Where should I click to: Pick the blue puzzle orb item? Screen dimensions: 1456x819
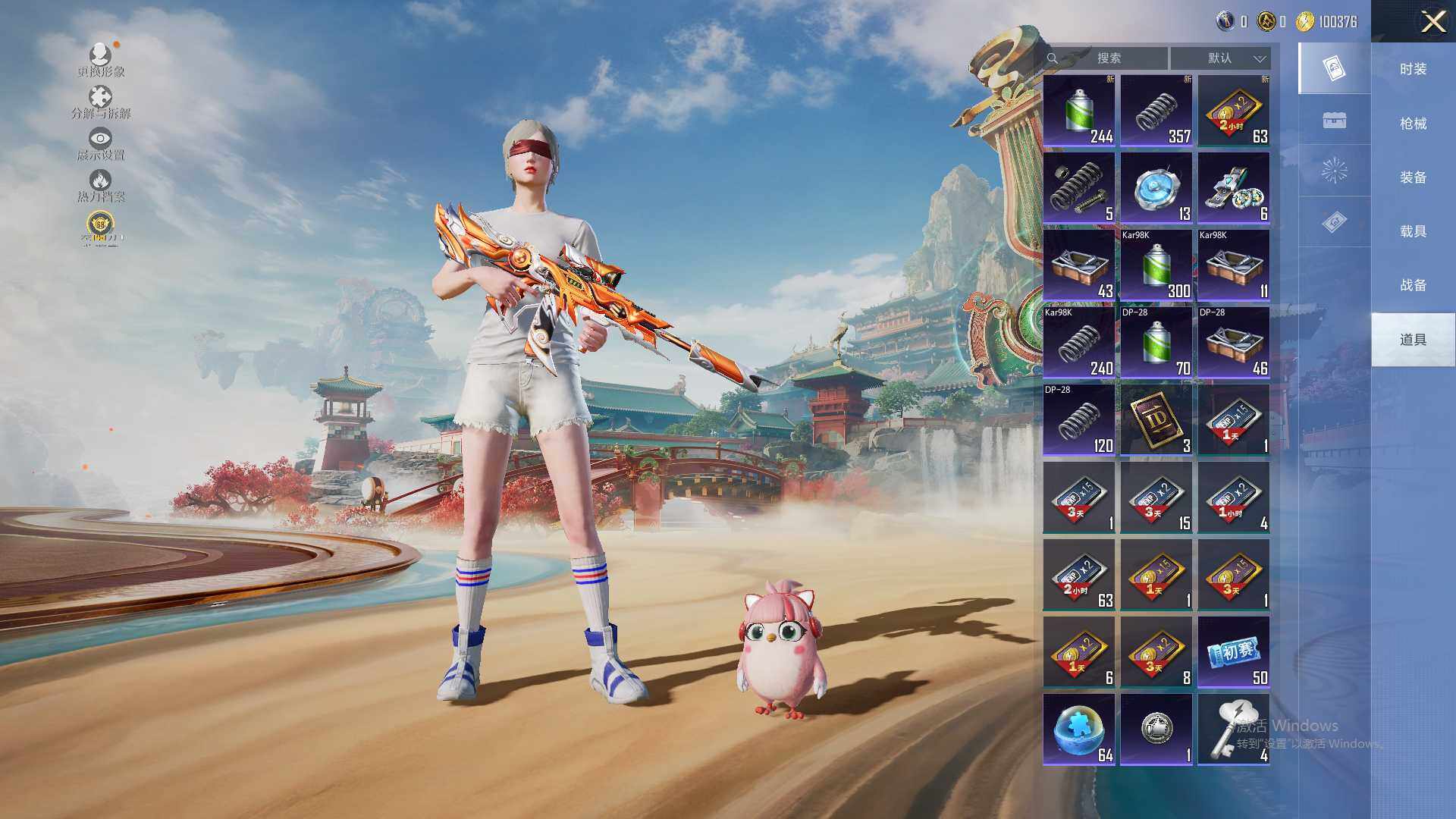pyautogui.click(x=1078, y=730)
